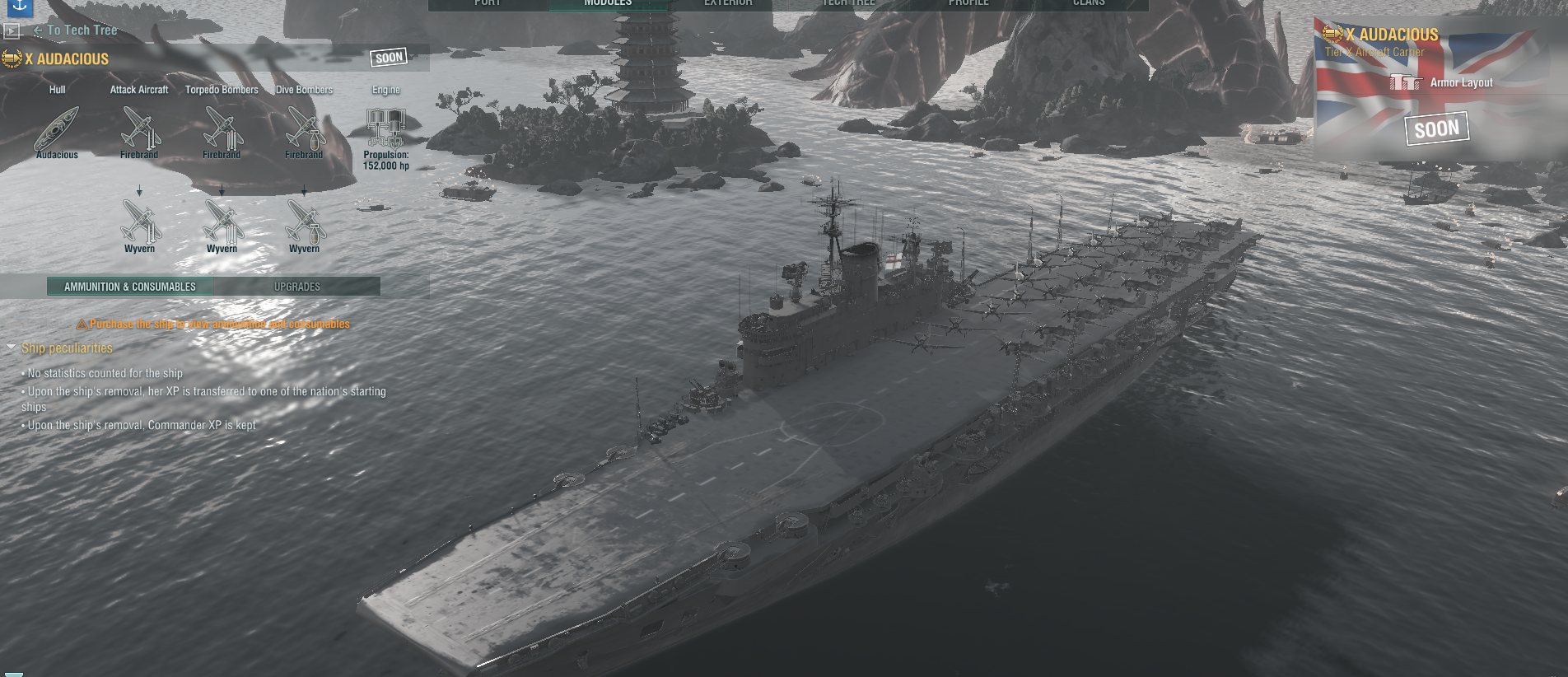
Task: Show the Armor Layout view
Action: click(1450, 82)
